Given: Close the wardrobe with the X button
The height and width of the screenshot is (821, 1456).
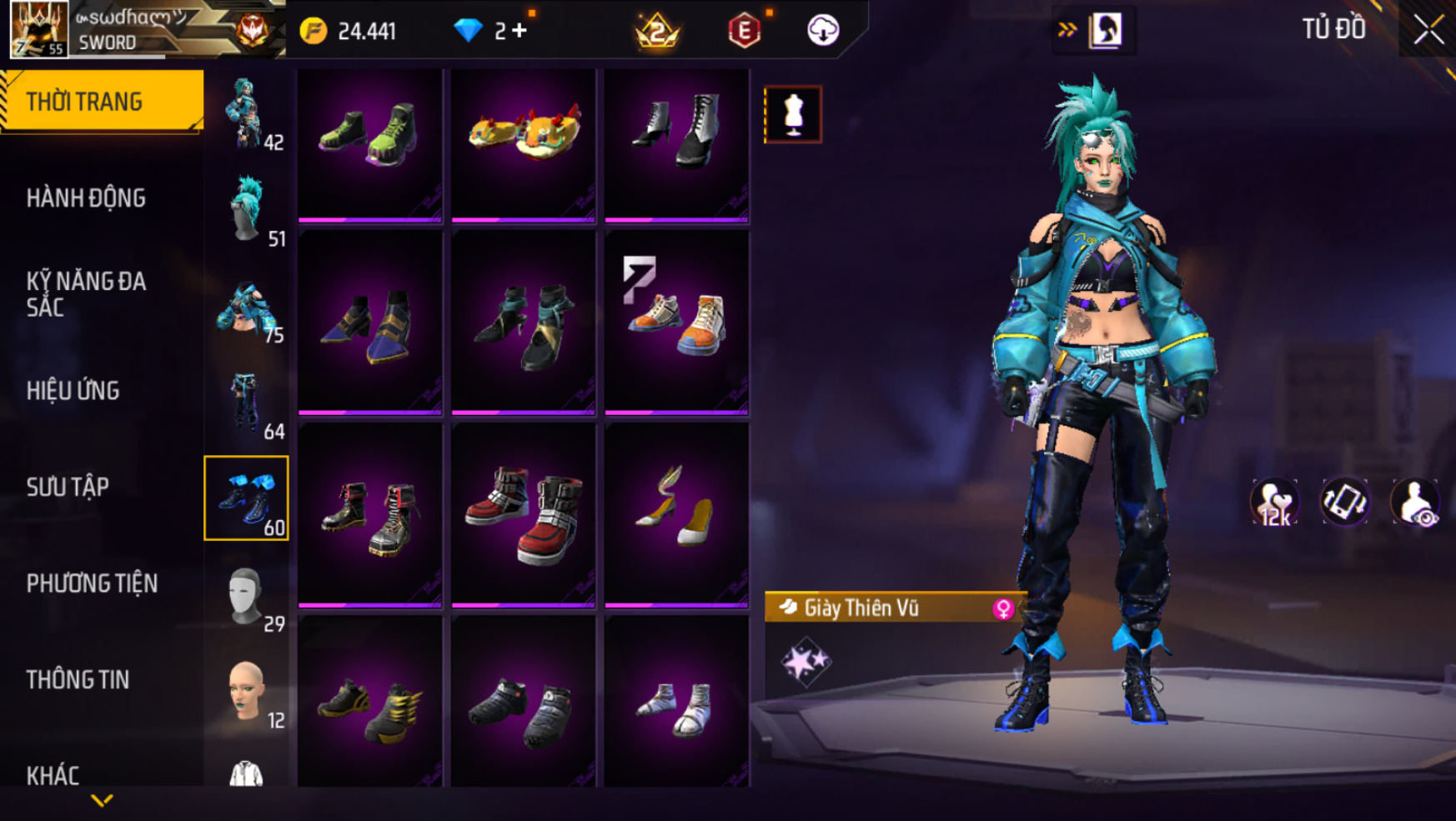Looking at the screenshot, I should 1428,30.
